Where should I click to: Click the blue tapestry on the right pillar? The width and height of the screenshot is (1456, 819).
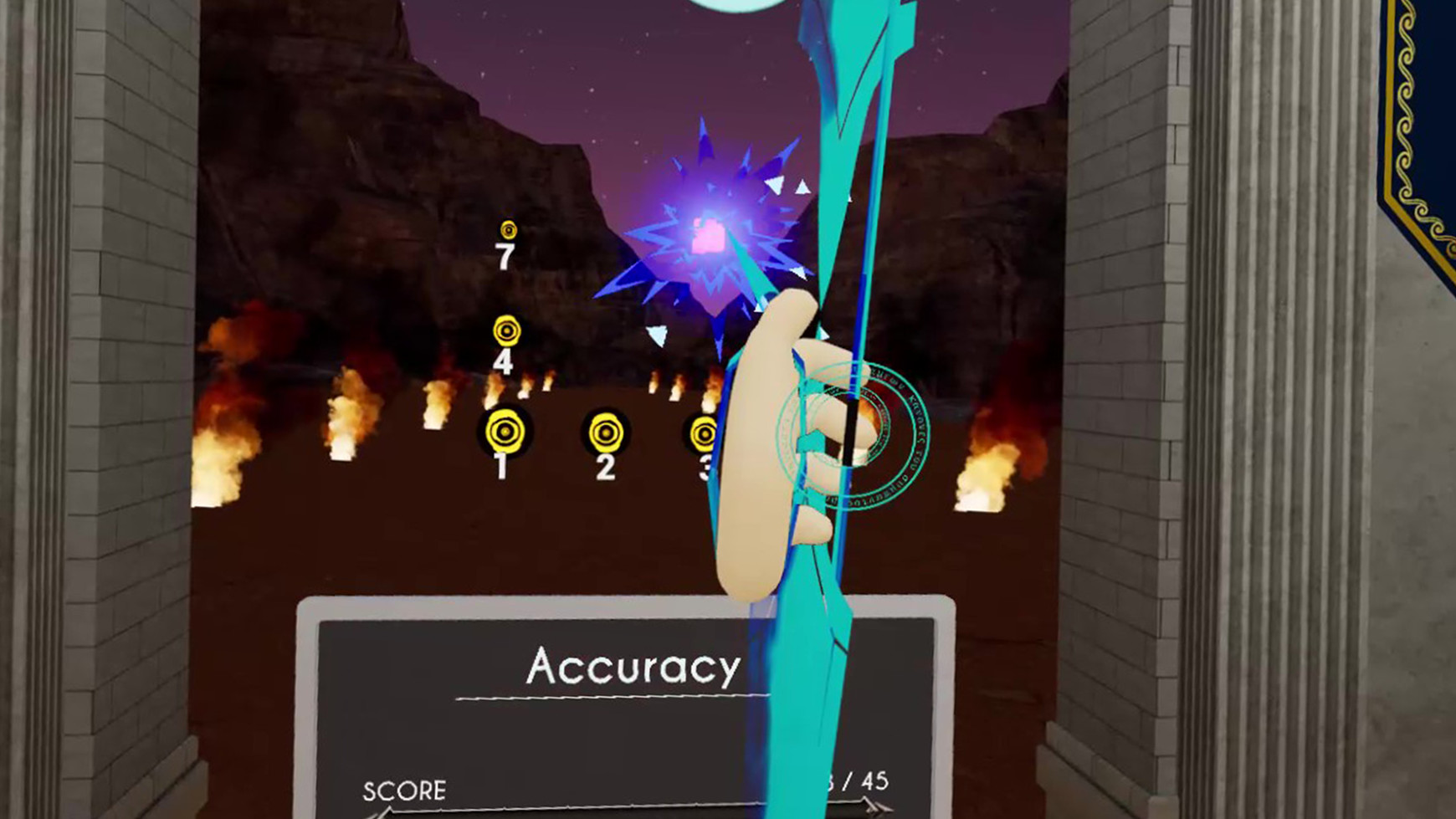(x=1423, y=100)
